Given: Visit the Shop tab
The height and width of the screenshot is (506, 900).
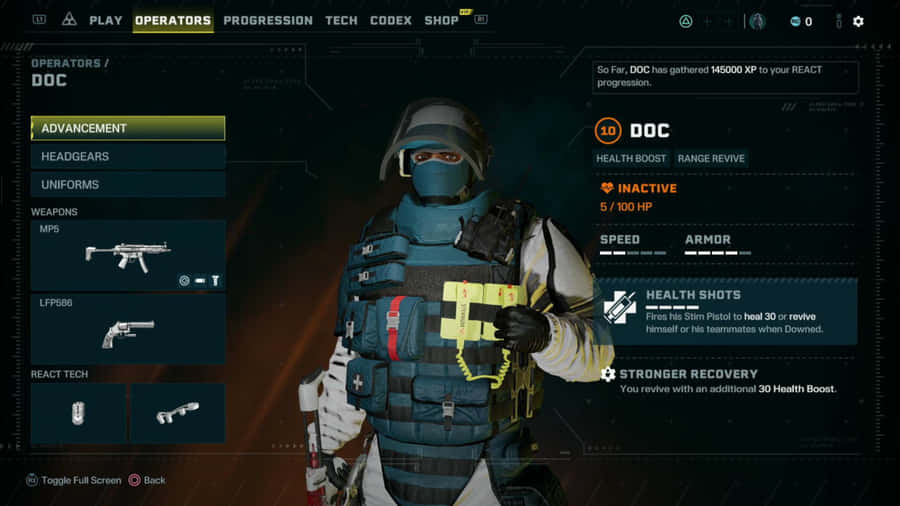Looking at the screenshot, I should 441,20.
